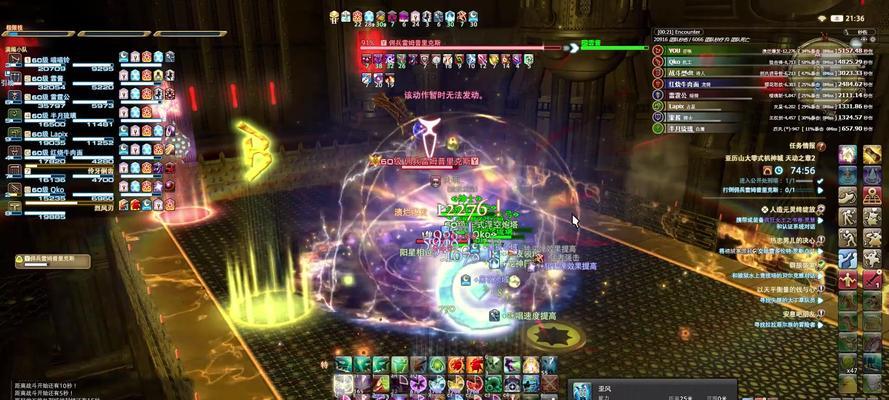Activate the top-left skill icon of the right-side hotbar

[848, 155]
